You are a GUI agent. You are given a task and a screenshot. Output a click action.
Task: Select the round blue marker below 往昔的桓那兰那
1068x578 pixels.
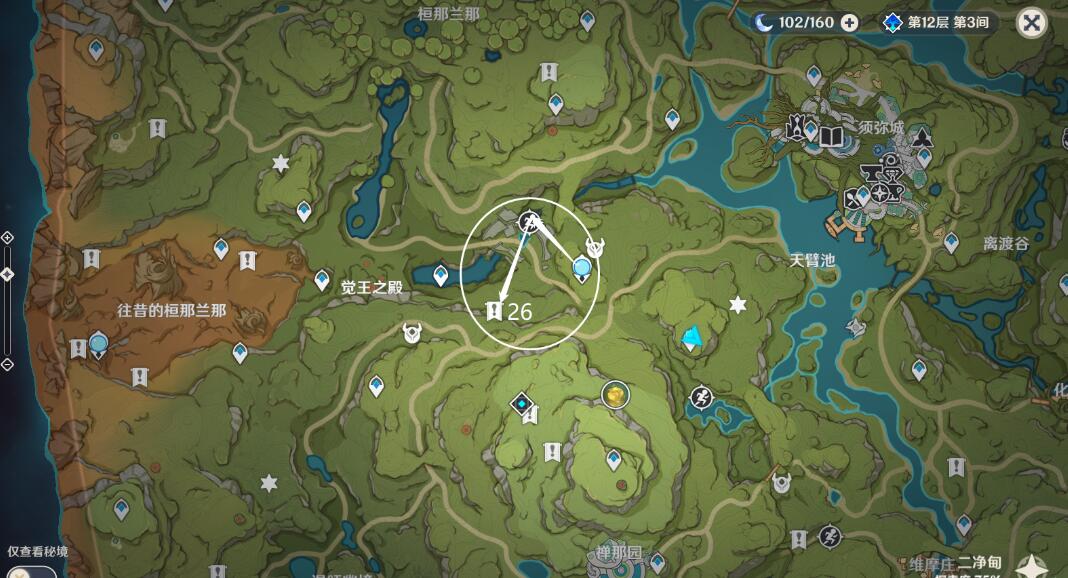coord(98,345)
